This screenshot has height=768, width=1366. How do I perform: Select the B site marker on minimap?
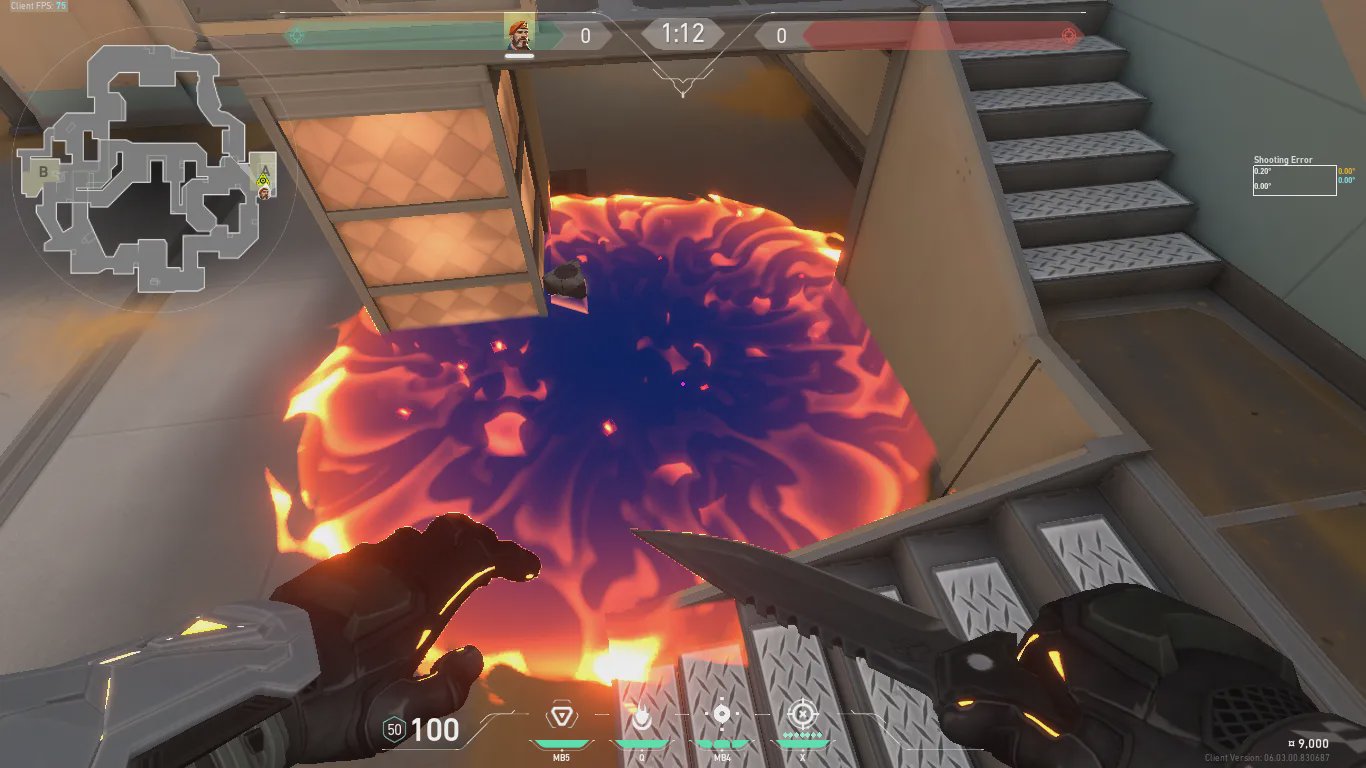click(43, 172)
